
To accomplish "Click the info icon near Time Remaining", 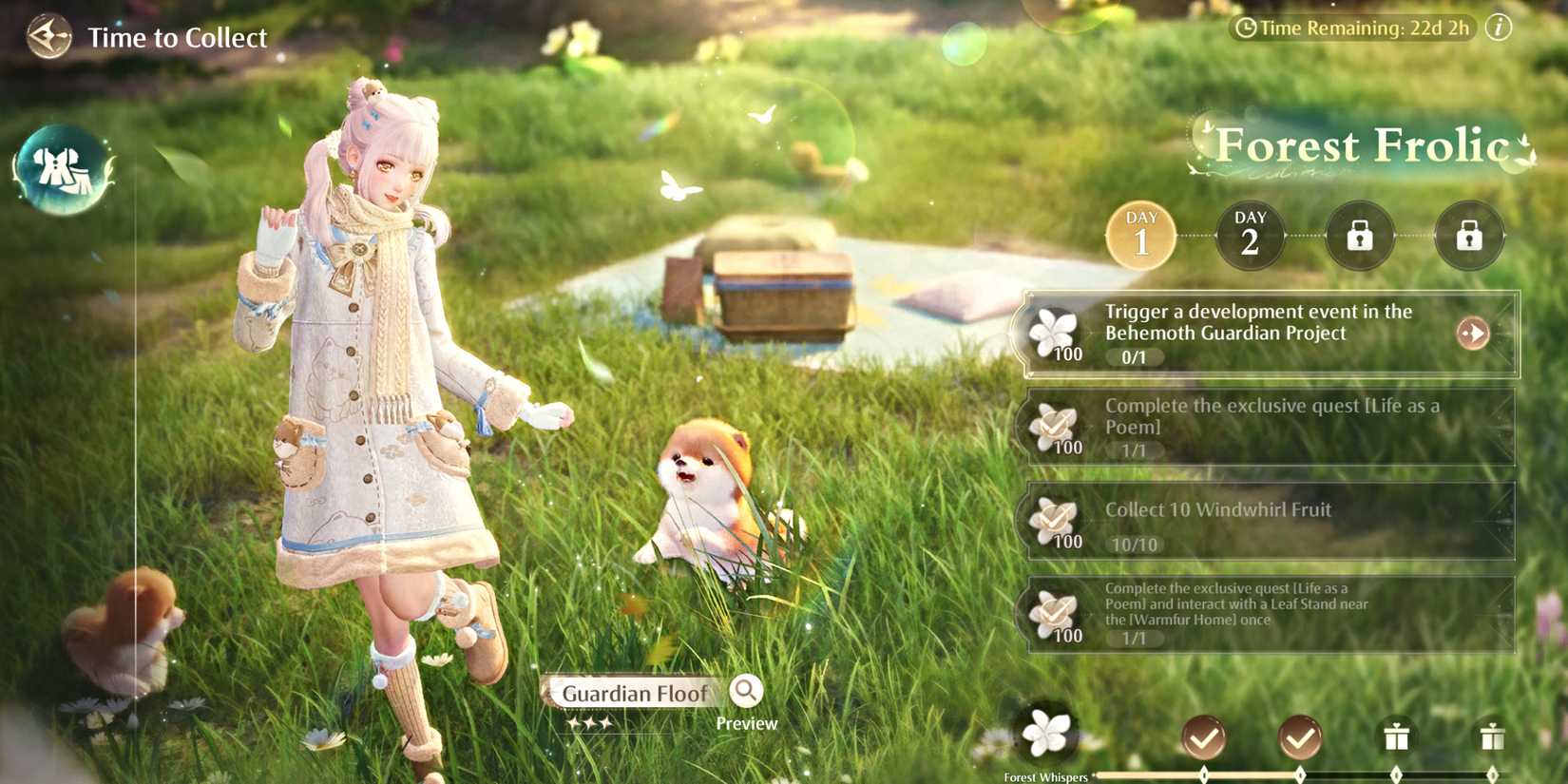I will (1499, 29).
